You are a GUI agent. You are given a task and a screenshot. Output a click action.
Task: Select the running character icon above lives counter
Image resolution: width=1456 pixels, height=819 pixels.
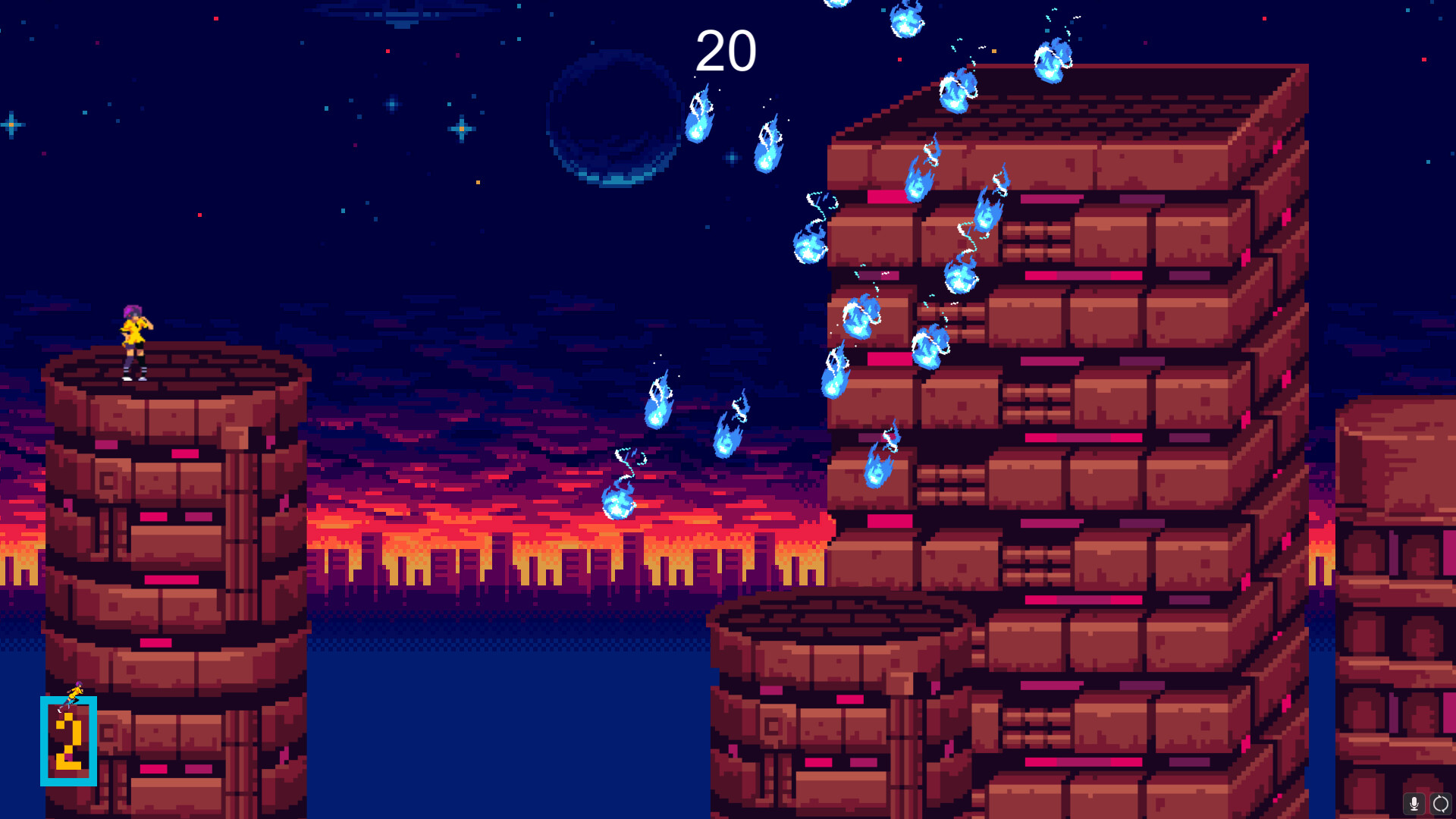(74, 694)
